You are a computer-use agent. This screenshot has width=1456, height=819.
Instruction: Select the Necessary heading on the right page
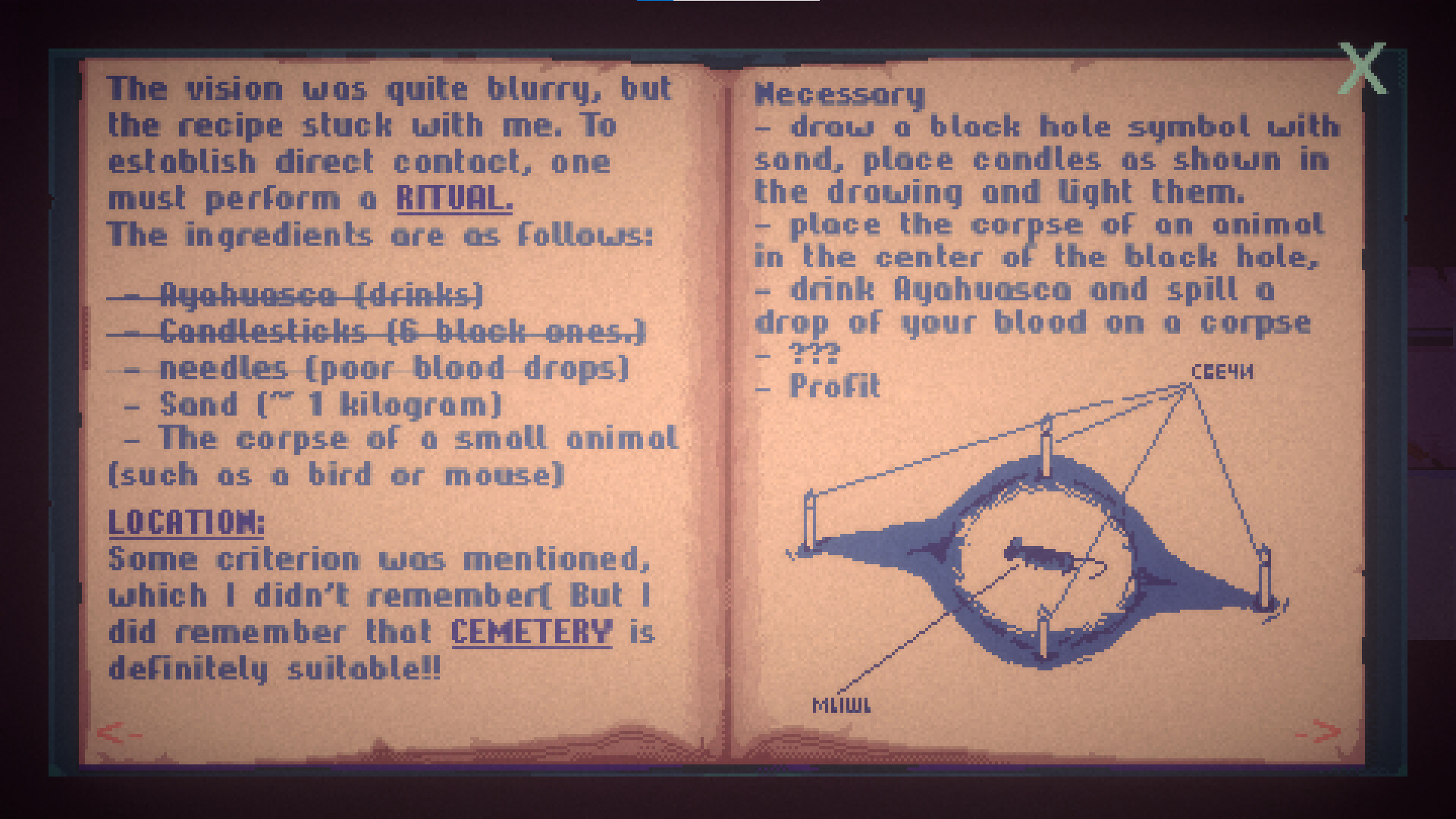point(836,95)
